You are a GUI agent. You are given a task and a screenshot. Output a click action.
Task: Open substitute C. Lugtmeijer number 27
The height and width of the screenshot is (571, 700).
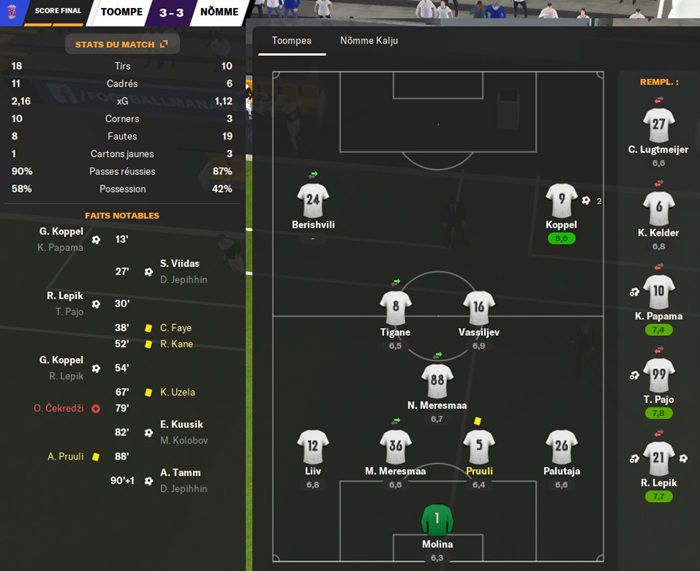(x=658, y=125)
